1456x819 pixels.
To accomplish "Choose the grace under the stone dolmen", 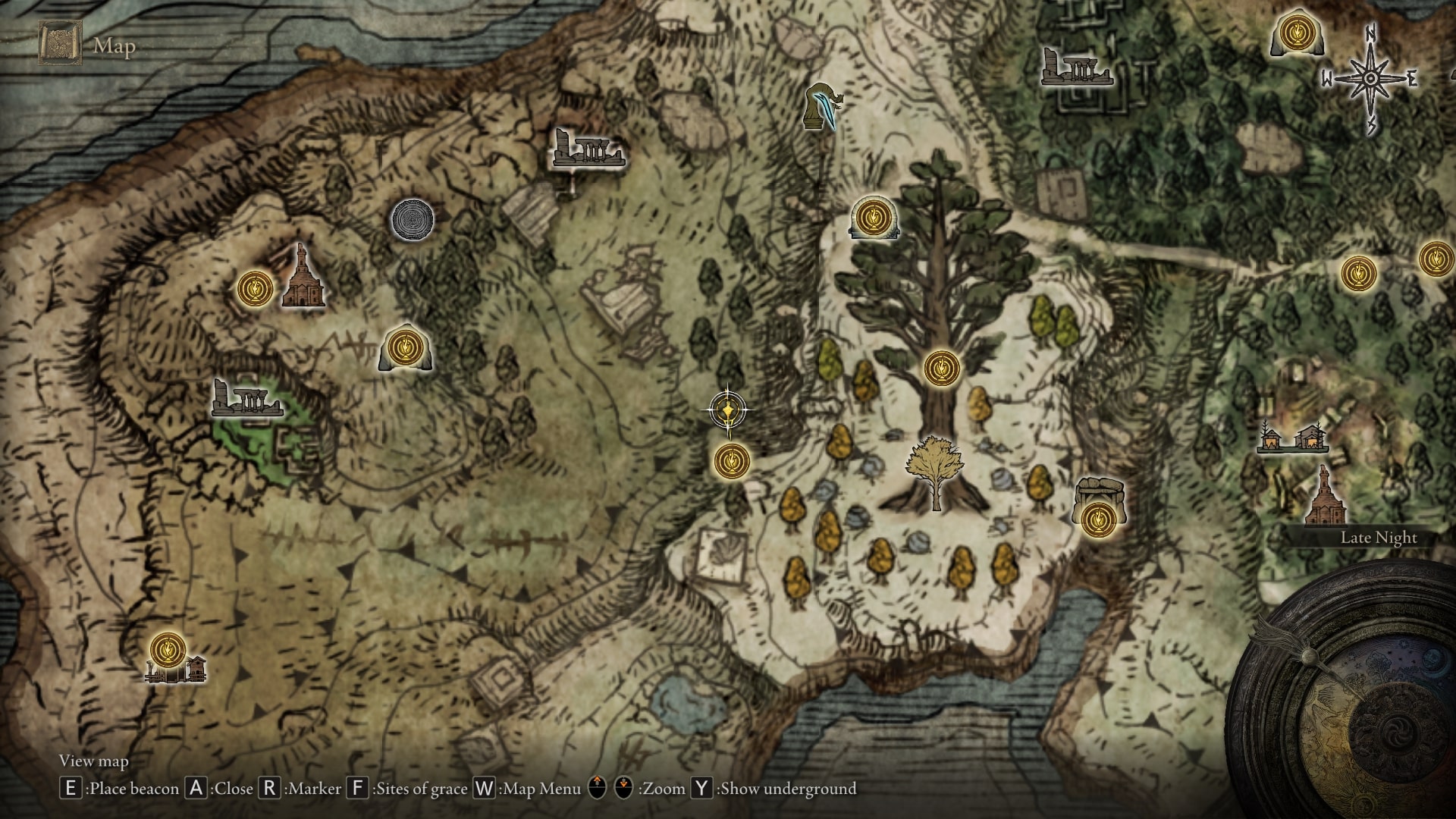I will coord(1097,519).
